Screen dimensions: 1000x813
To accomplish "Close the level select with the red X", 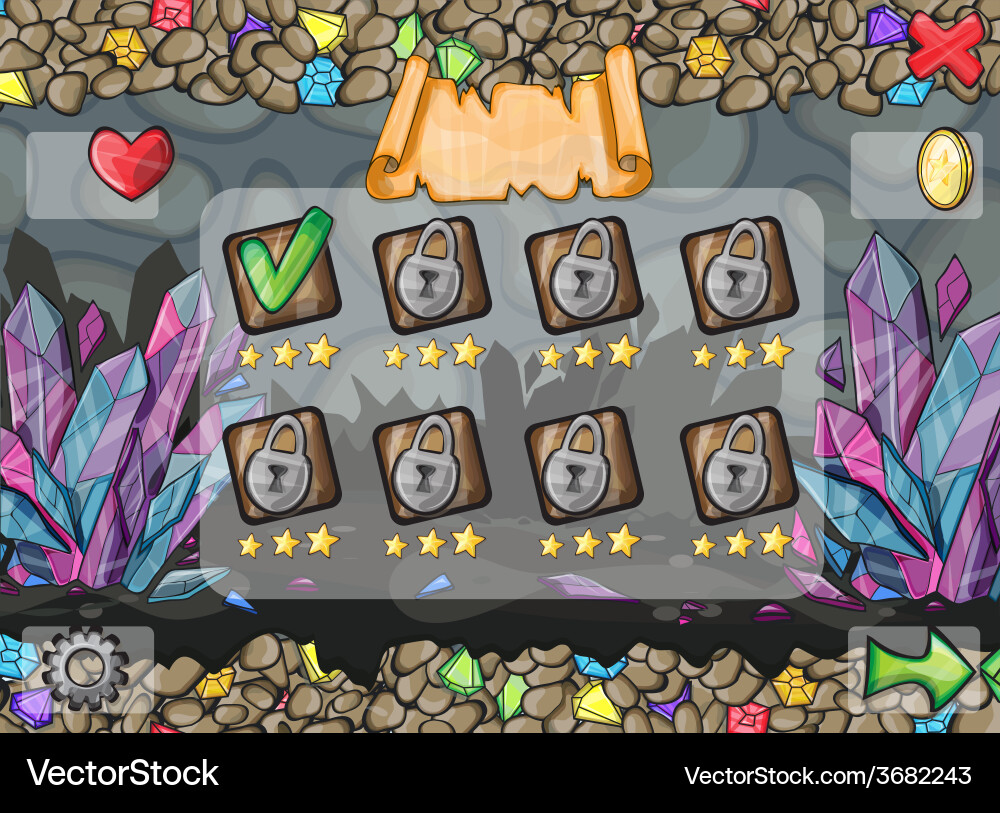I will tap(944, 46).
